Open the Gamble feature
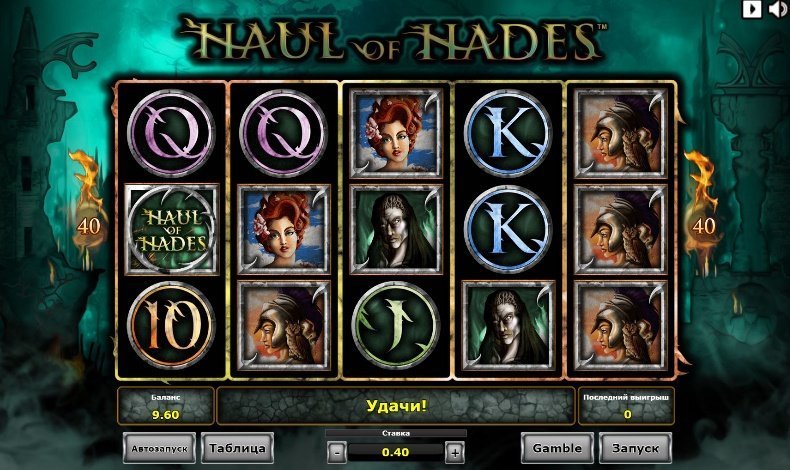790x470 pixels. point(556,448)
